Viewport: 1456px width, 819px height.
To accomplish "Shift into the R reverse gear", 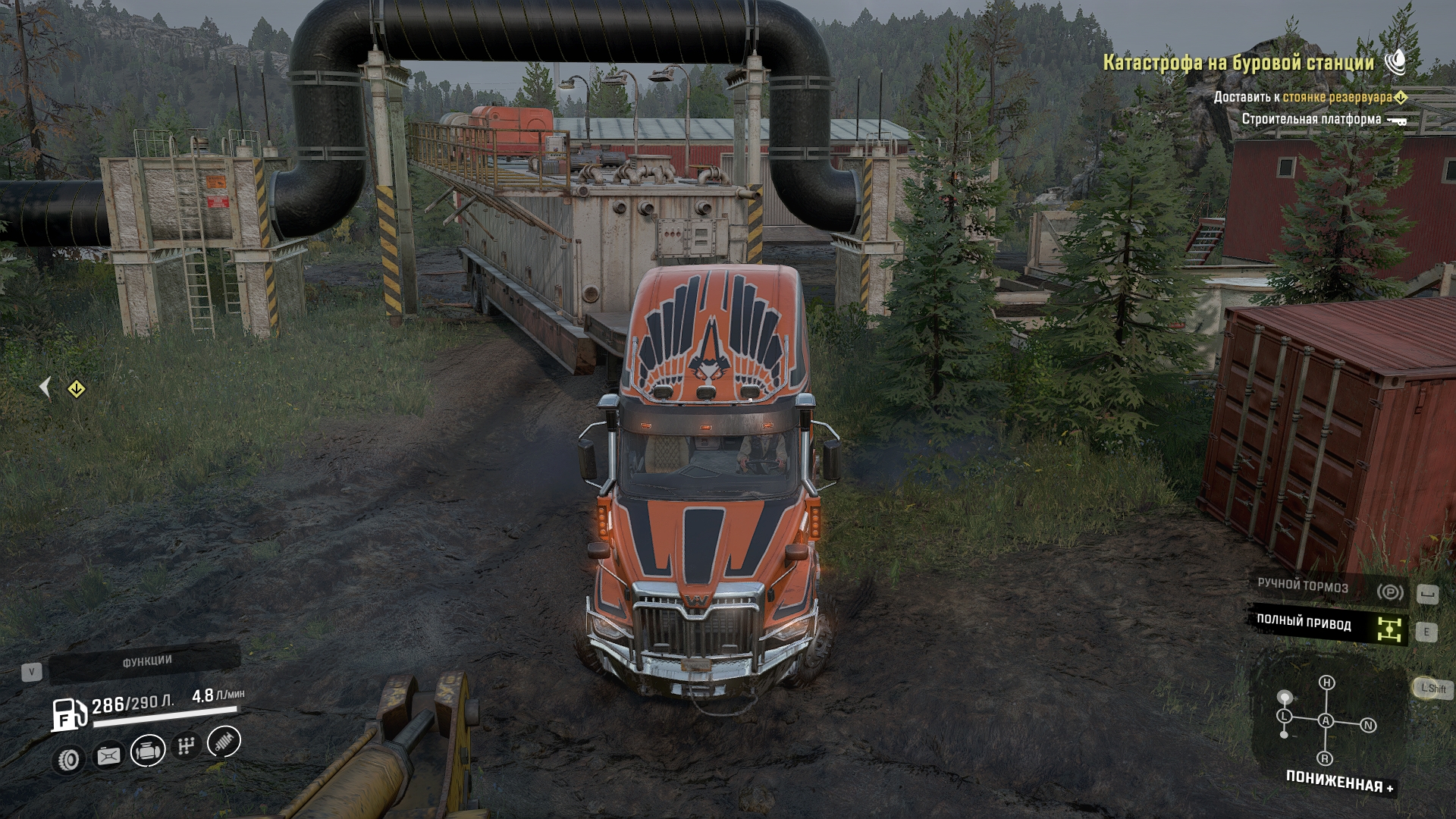I will pos(1326,758).
